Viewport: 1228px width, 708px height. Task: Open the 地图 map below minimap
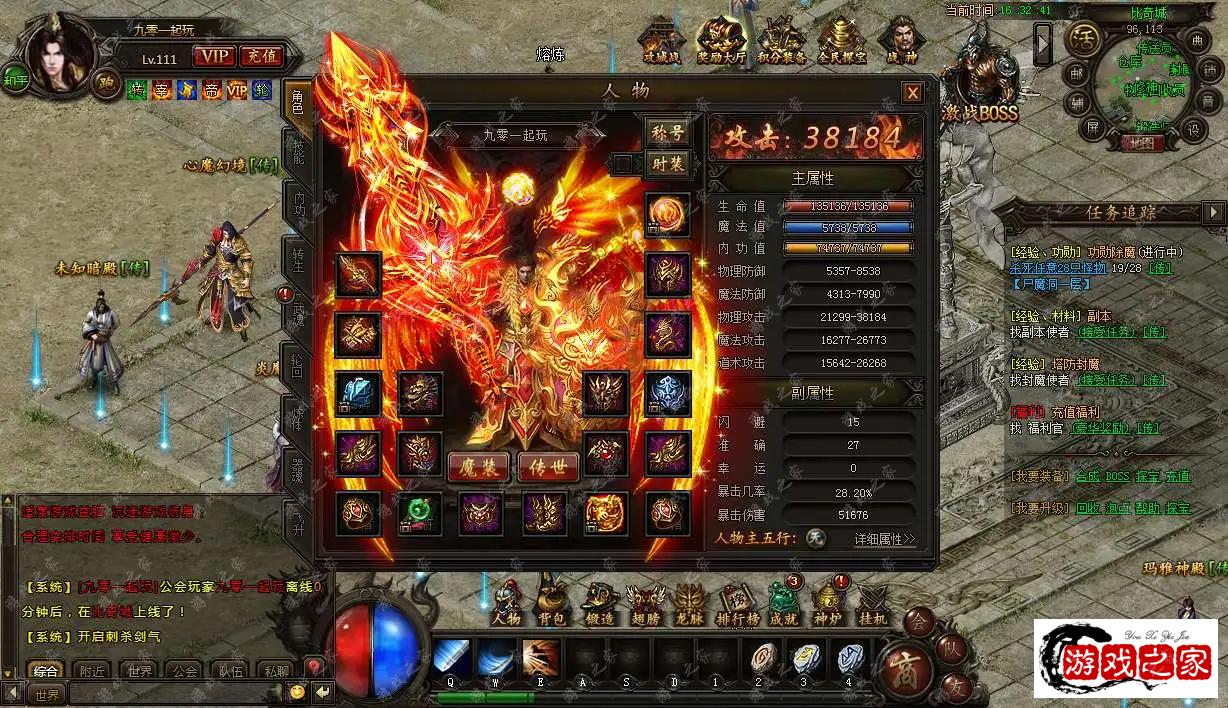pyautogui.click(x=1136, y=143)
